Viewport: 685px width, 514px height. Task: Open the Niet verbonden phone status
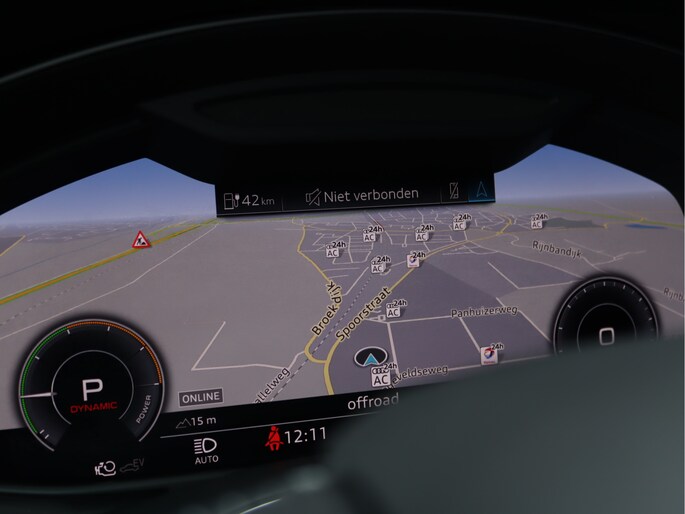point(362,195)
